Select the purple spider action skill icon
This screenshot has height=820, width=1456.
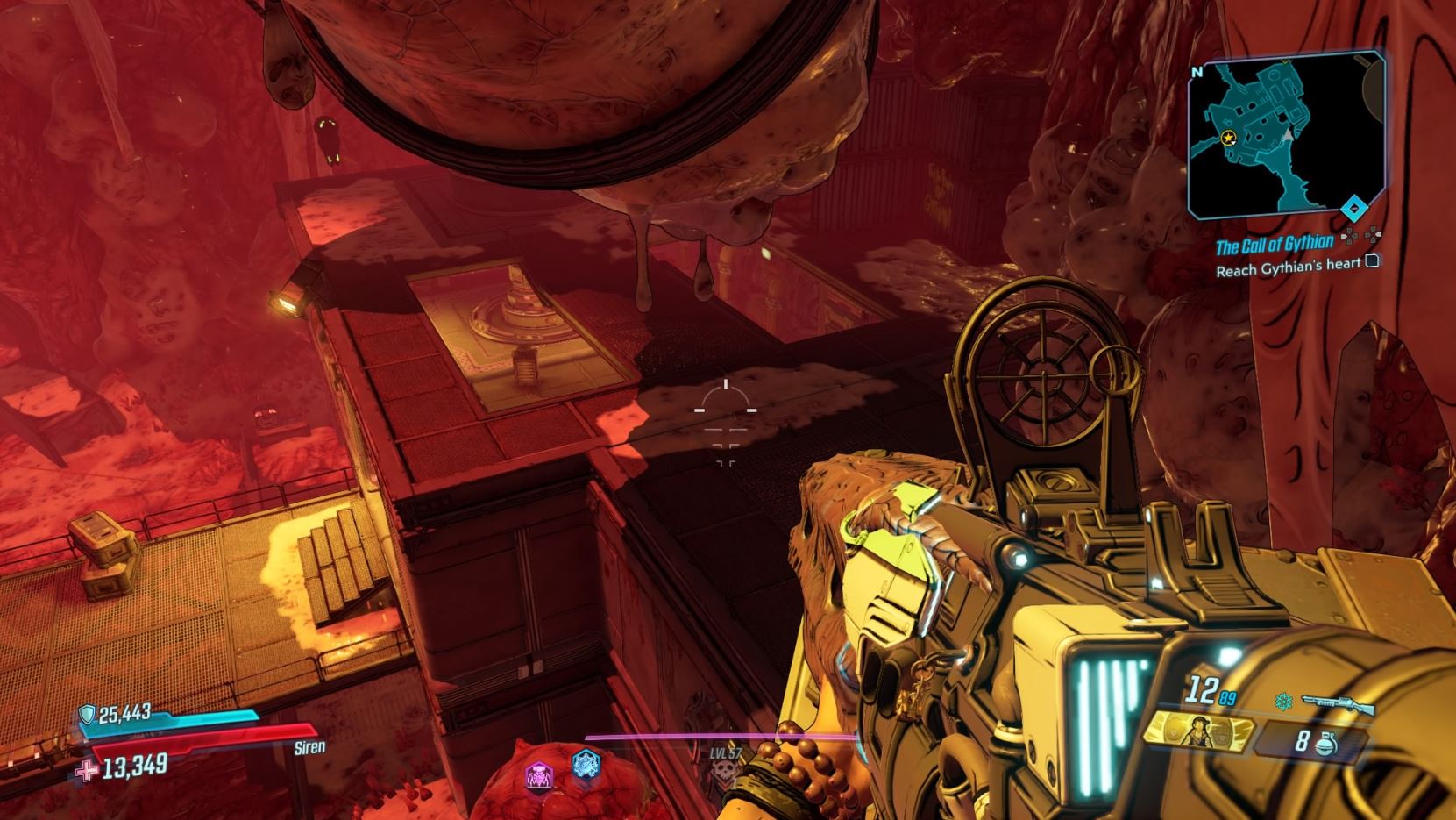537,774
